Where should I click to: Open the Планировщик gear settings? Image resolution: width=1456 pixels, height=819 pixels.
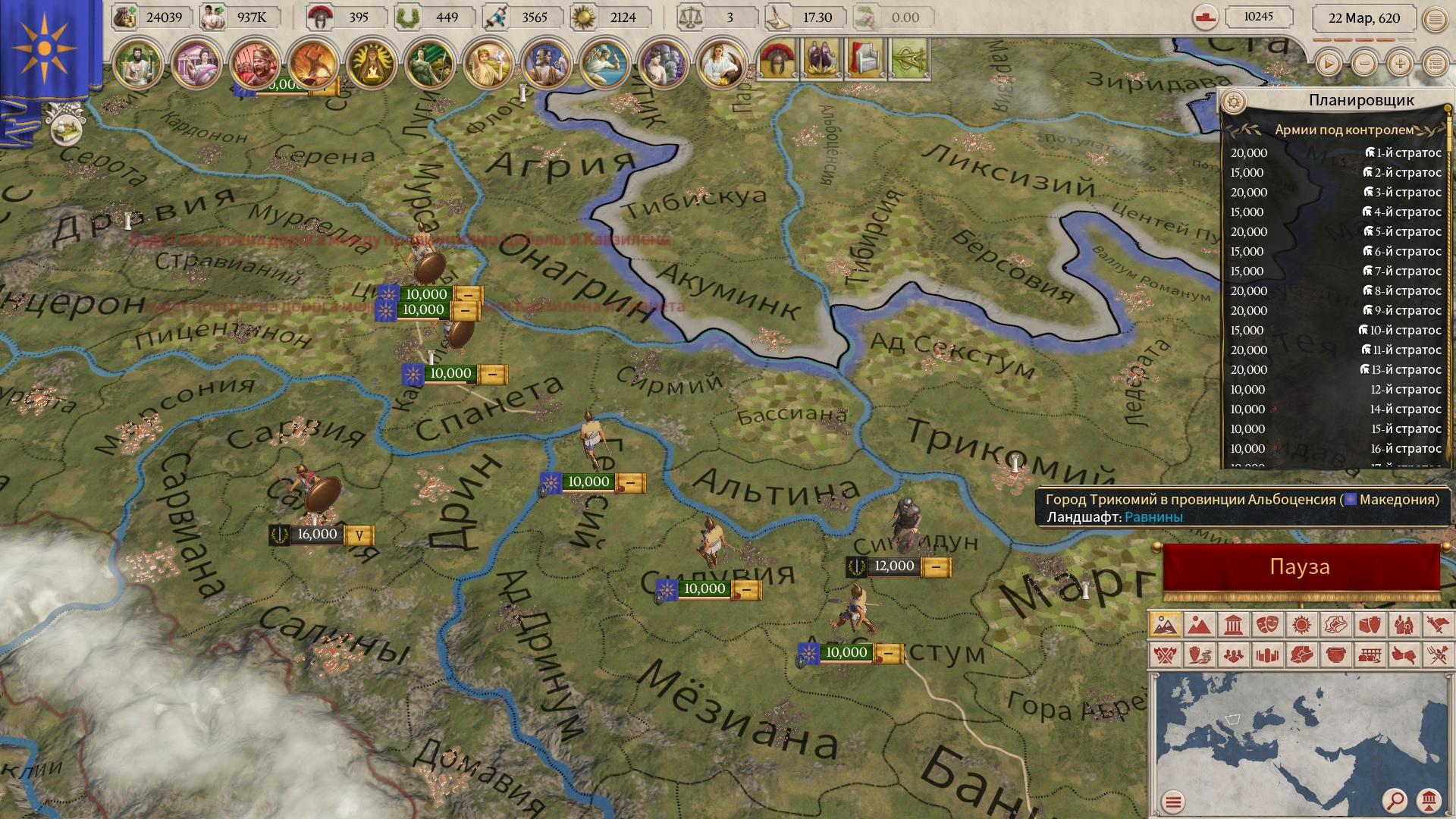click(1235, 101)
